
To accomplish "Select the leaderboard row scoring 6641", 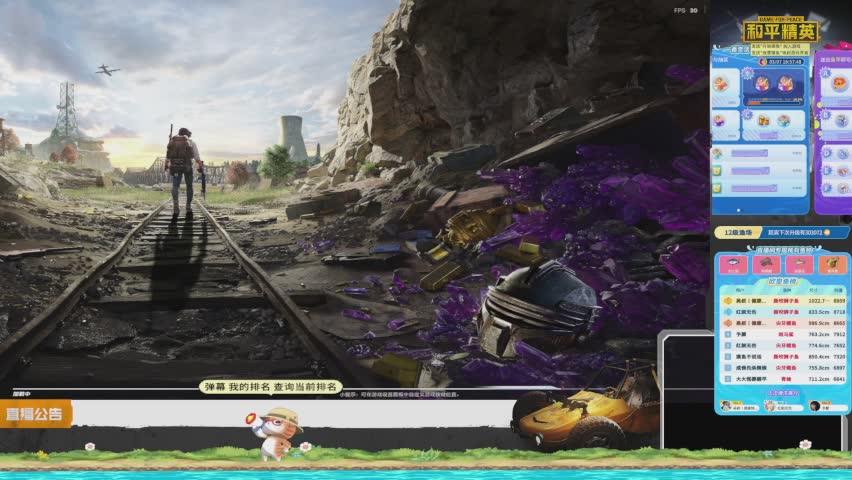I will pos(782,379).
